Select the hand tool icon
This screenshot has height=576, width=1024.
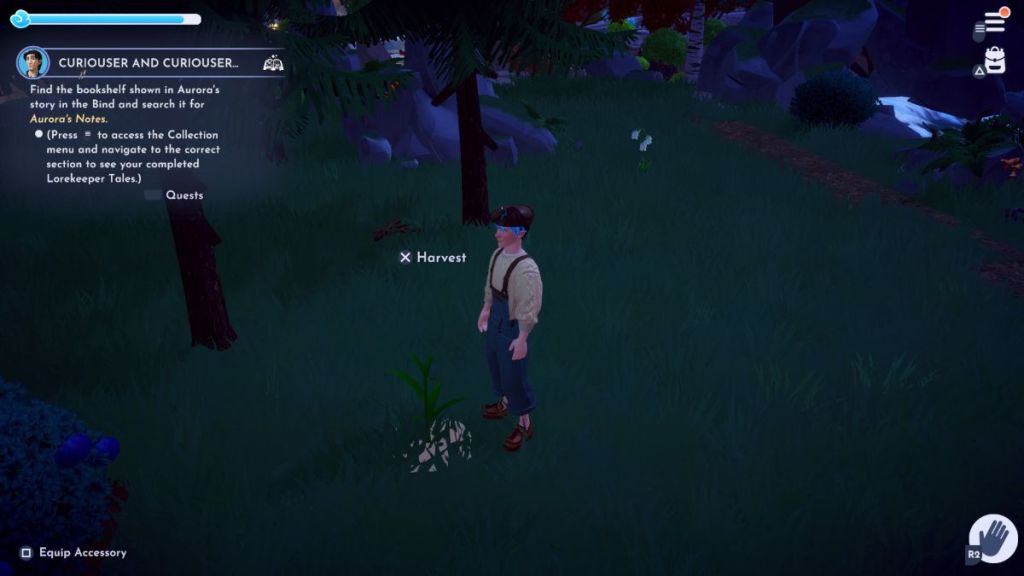click(993, 537)
